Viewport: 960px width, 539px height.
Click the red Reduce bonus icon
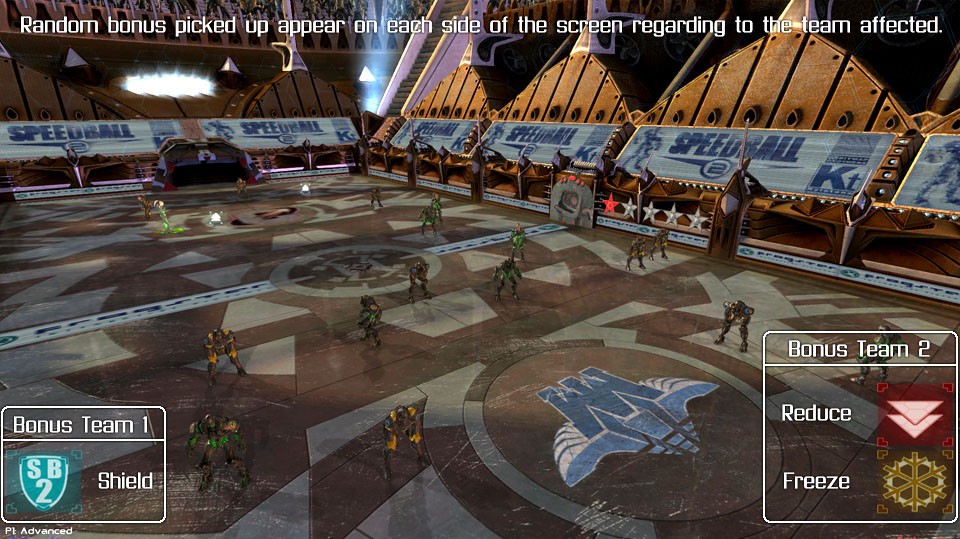[x=915, y=414]
